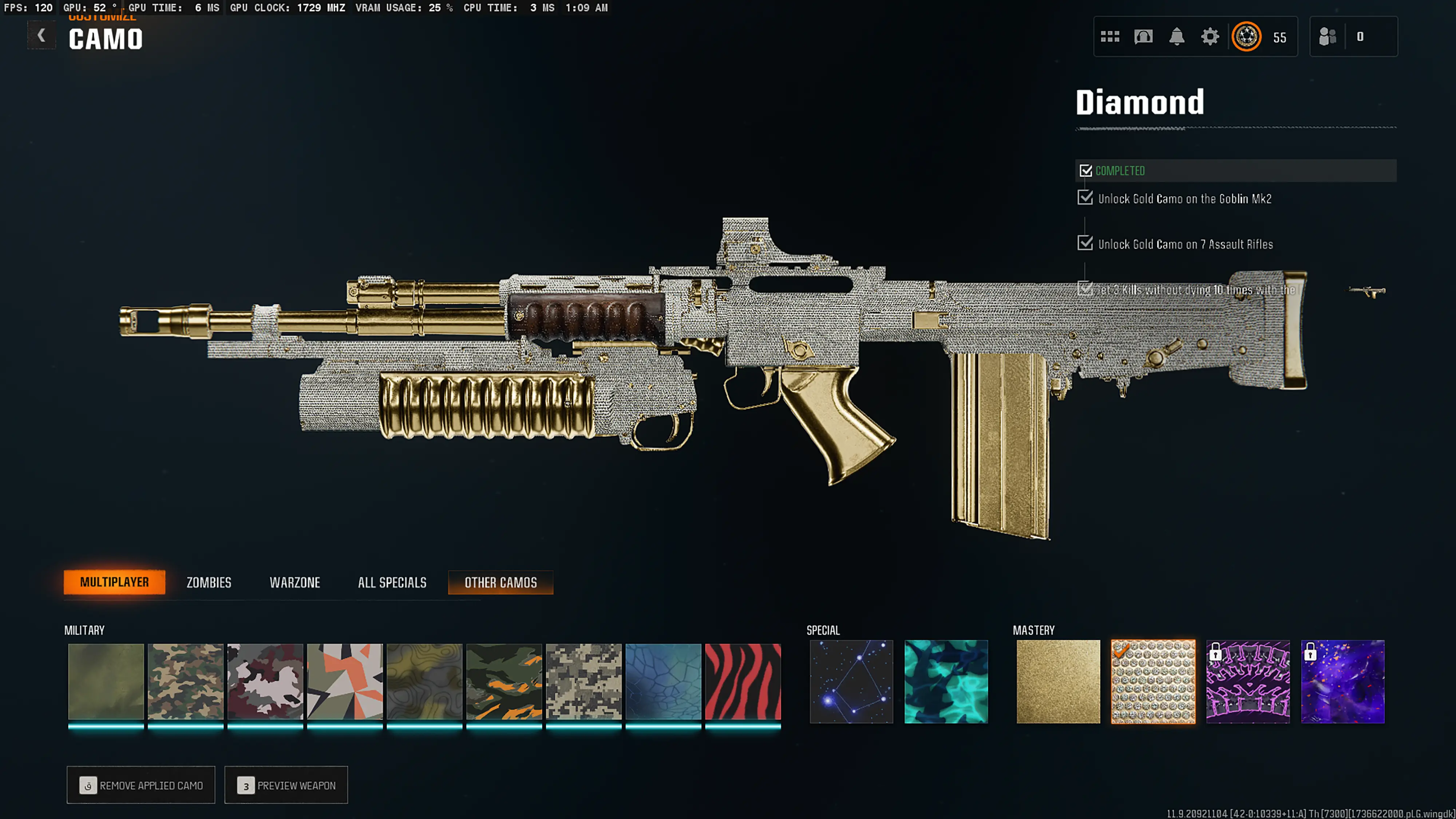Image resolution: width=1456 pixels, height=819 pixels.
Task: Choose the orange geometric splinter camo
Action: pyautogui.click(x=345, y=682)
